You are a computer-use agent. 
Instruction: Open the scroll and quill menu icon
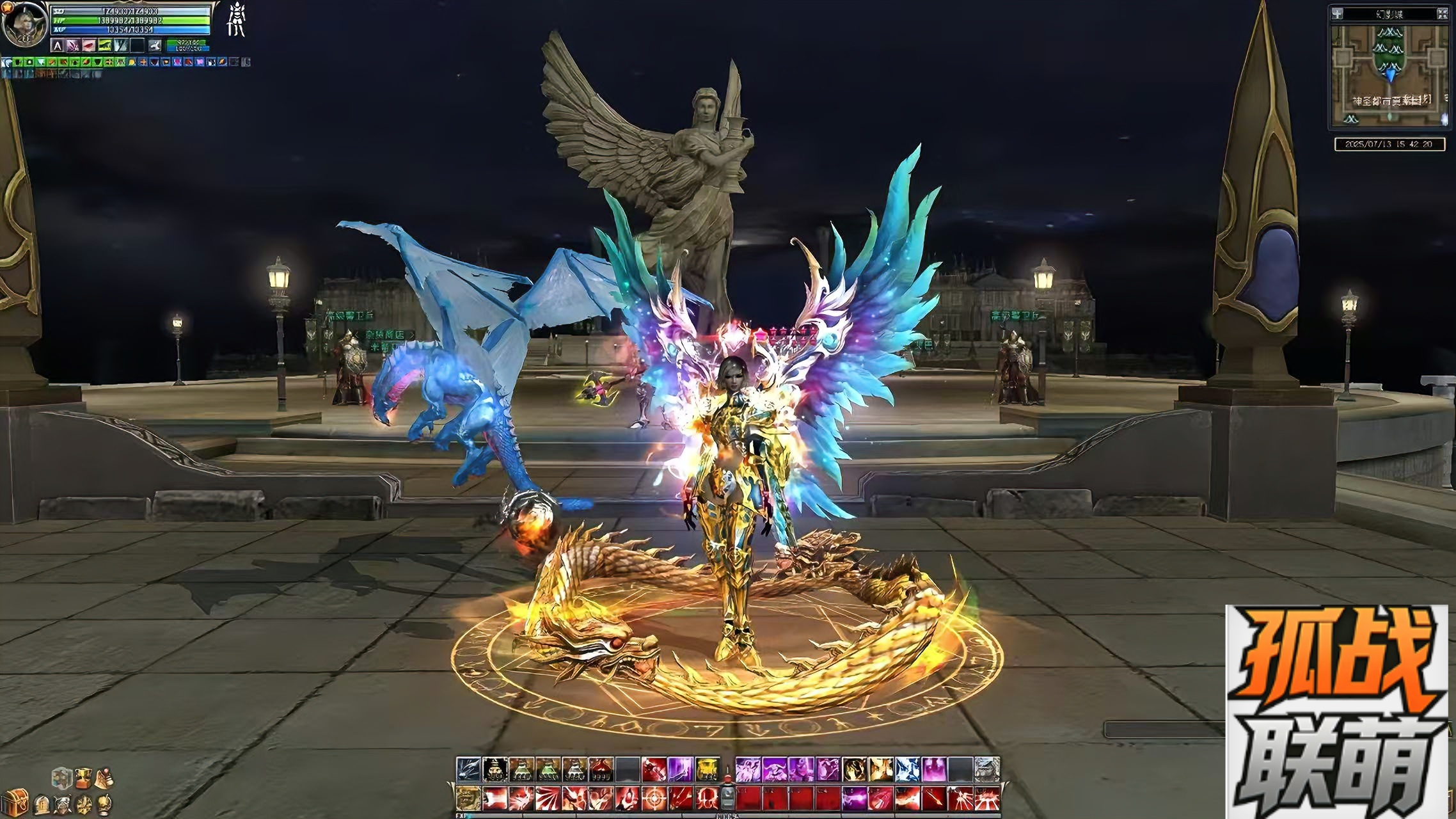[103, 777]
